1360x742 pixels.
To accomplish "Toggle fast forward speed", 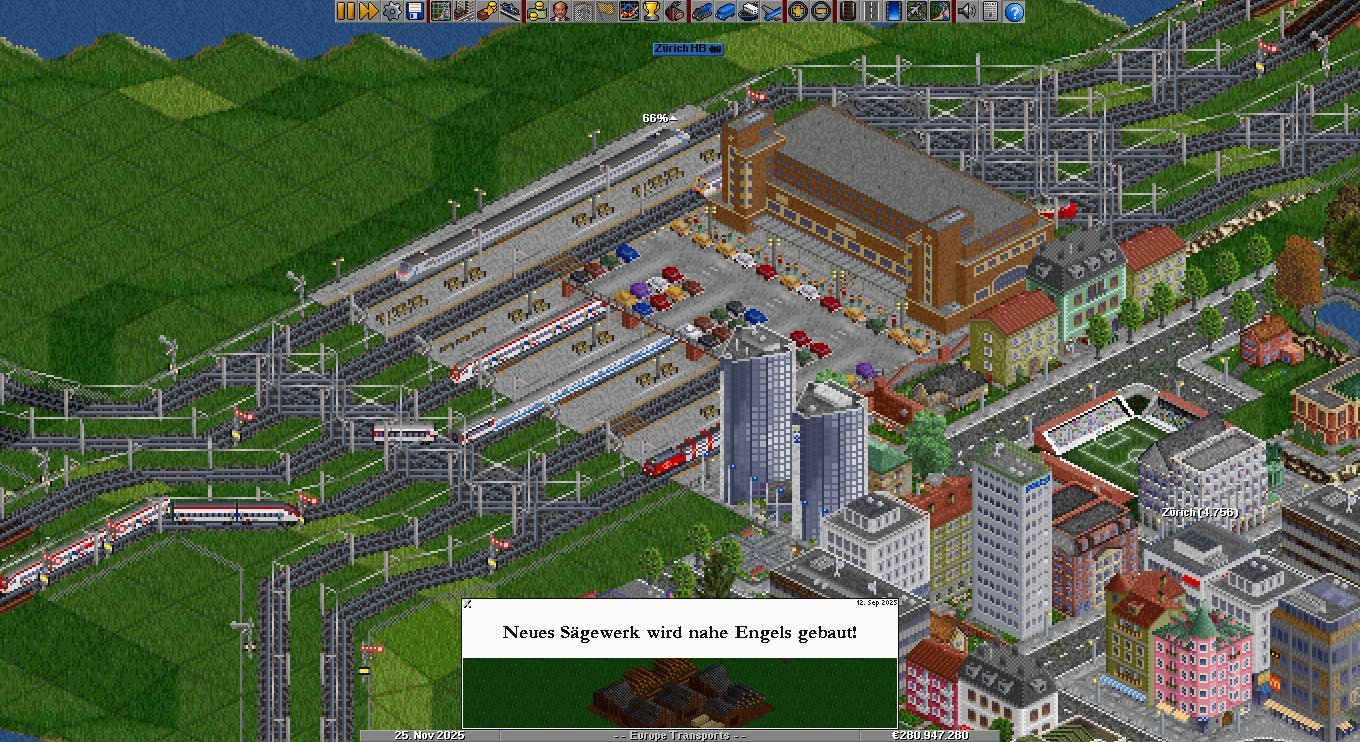I will click(x=368, y=11).
